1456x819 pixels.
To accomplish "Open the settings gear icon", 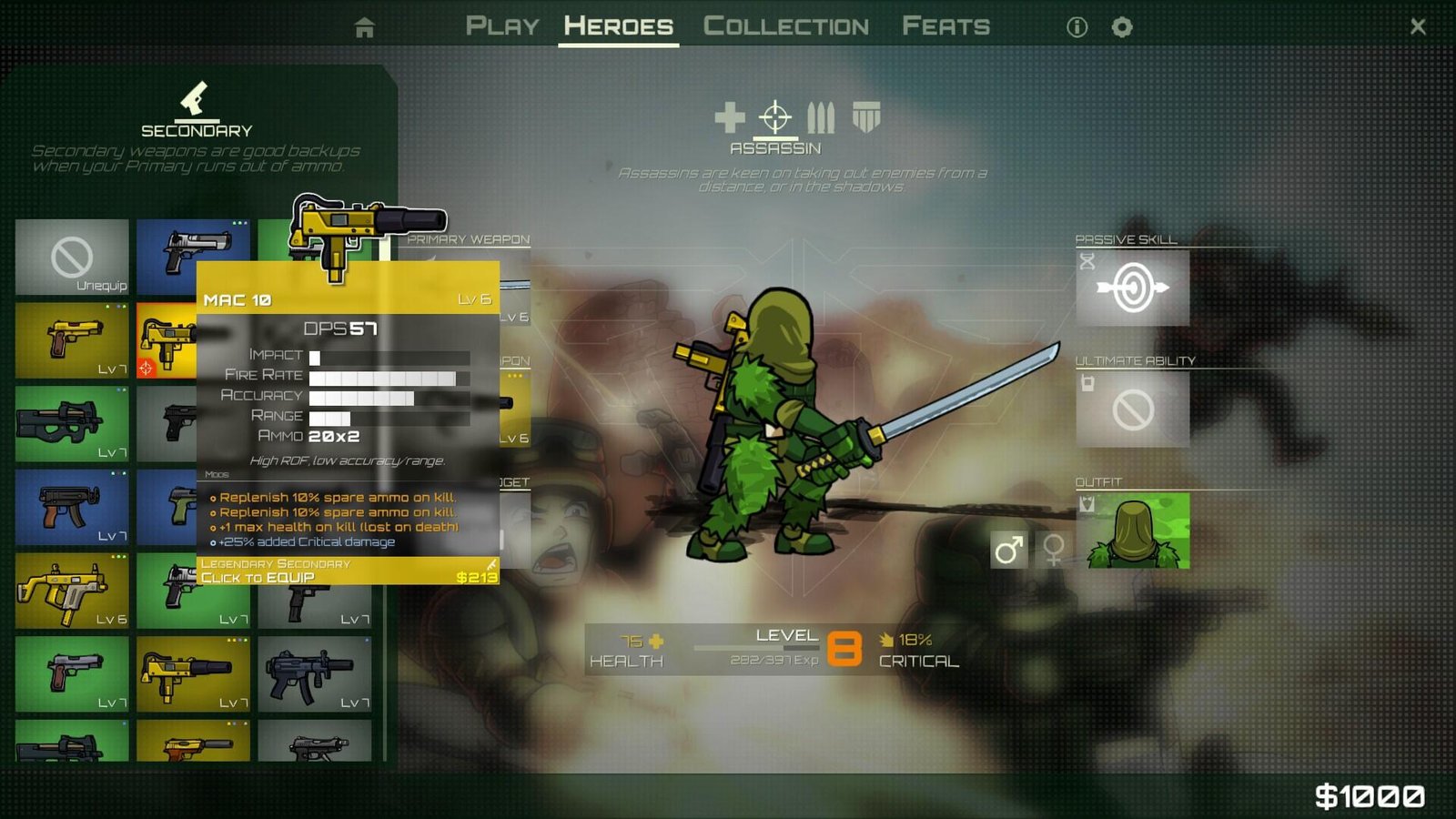I will pyautogui.click(x=1122, y=27).
